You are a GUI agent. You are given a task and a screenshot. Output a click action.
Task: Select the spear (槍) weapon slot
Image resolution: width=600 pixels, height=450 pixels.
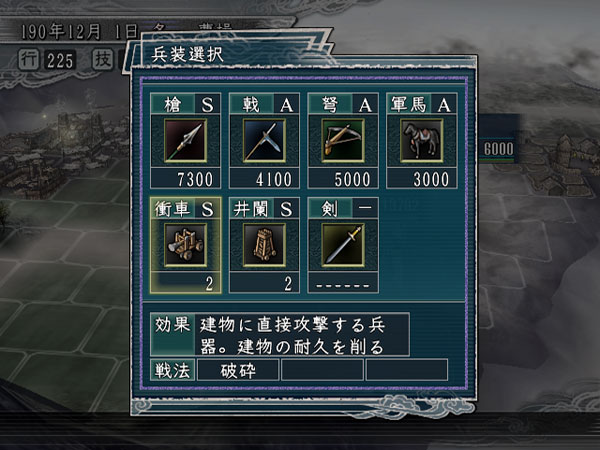tap(186, 140)
